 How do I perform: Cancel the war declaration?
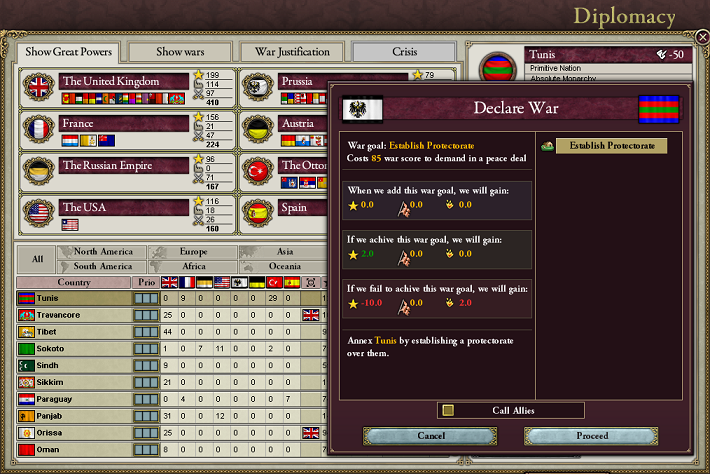[430, 436]
